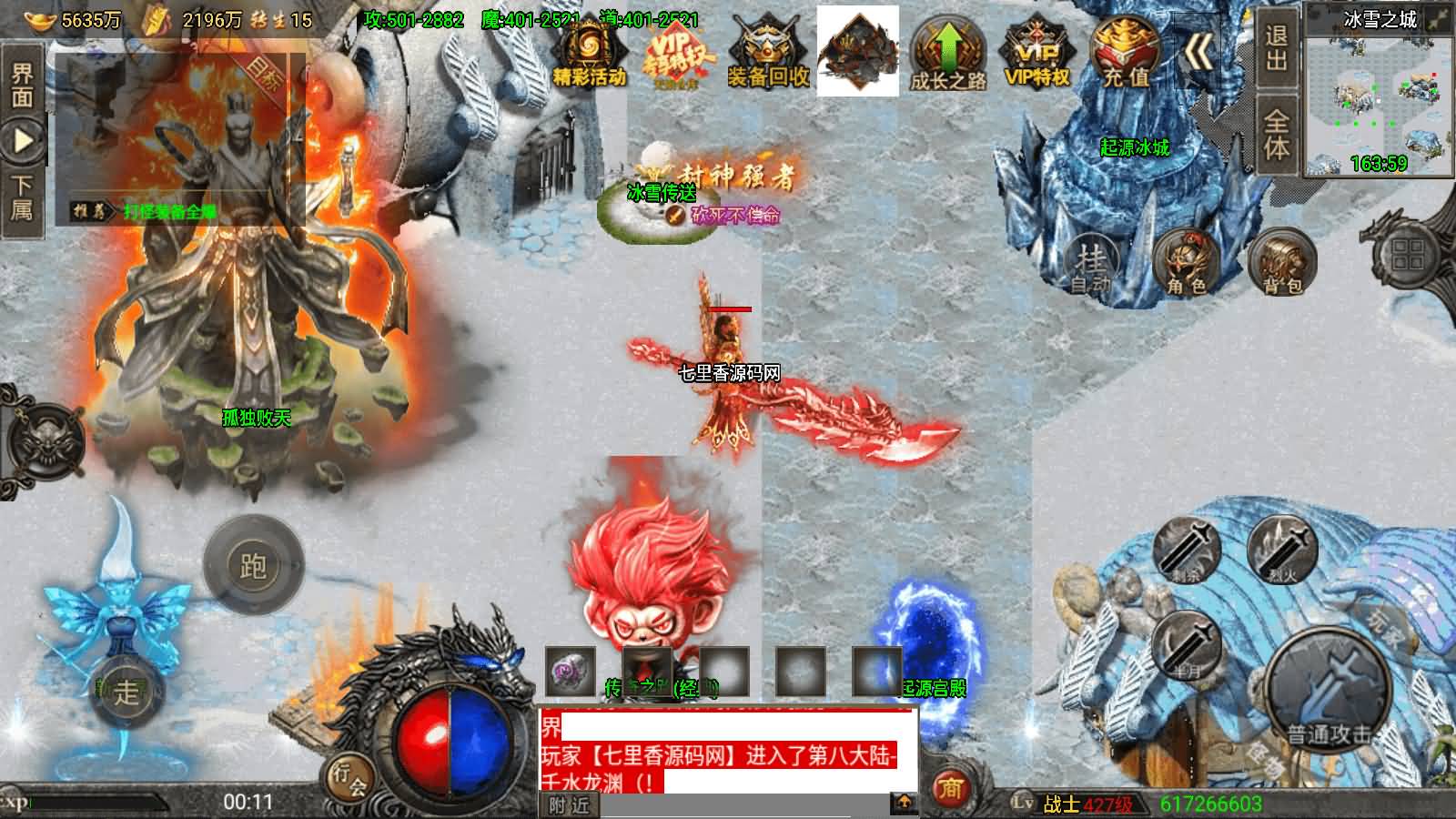Switch movement to 跑 run

coord(252,565)
